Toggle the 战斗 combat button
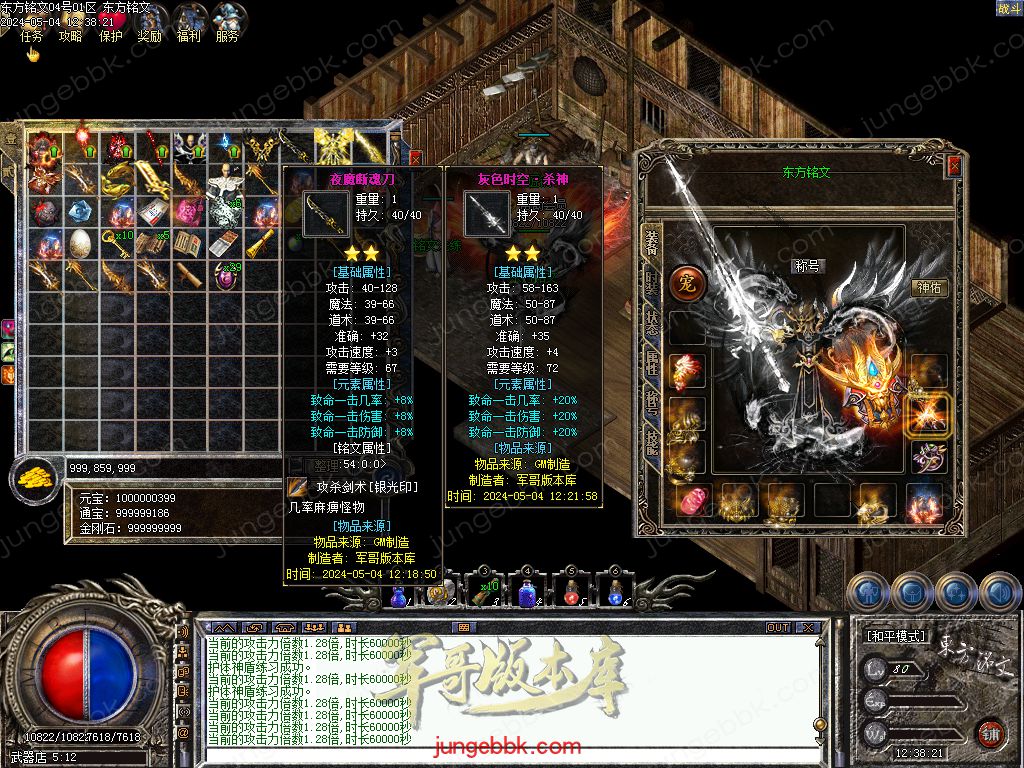The height and width of the screenshot is (768, 1024). click(1008, 9)
